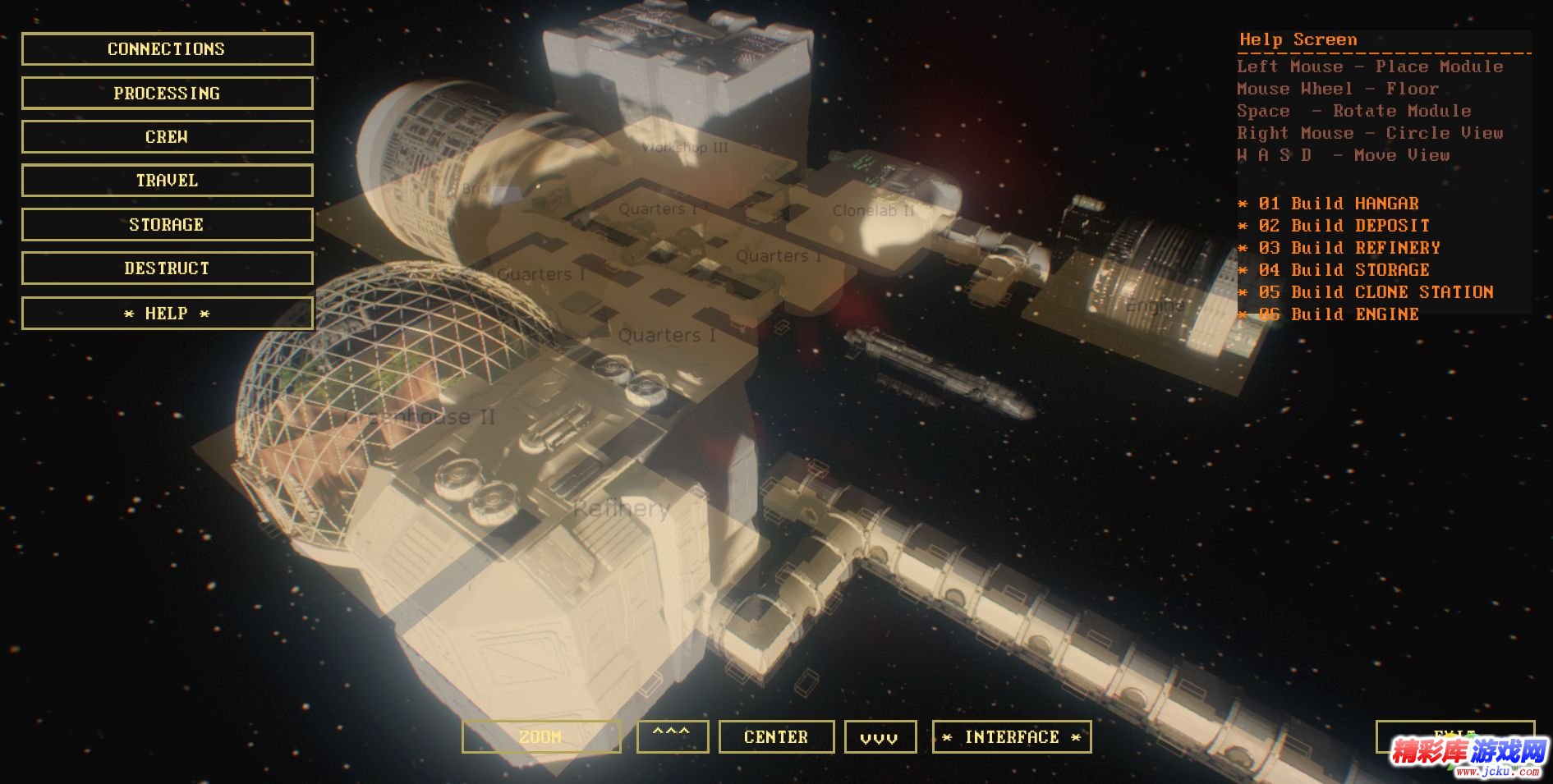
Task: Toggle the INTERFACE button
Action: click(1012, 737)
